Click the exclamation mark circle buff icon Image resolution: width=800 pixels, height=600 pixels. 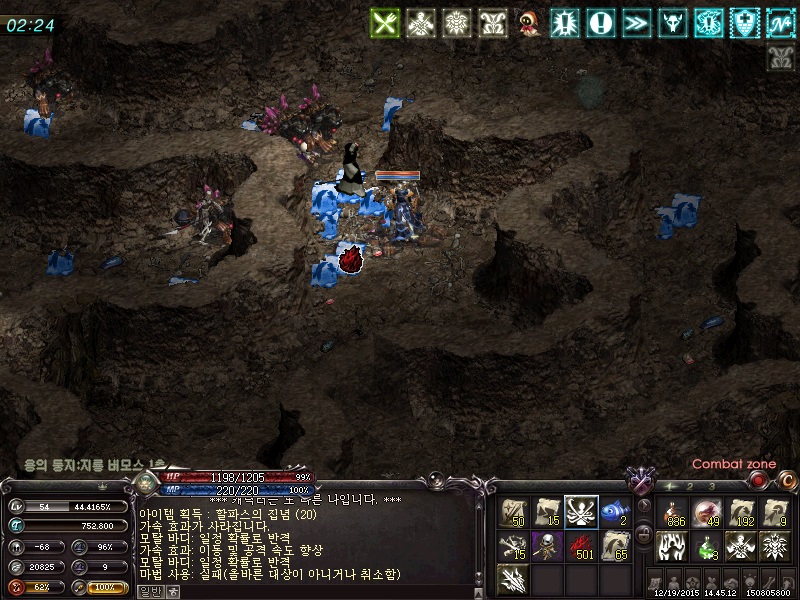coord(600,22)
